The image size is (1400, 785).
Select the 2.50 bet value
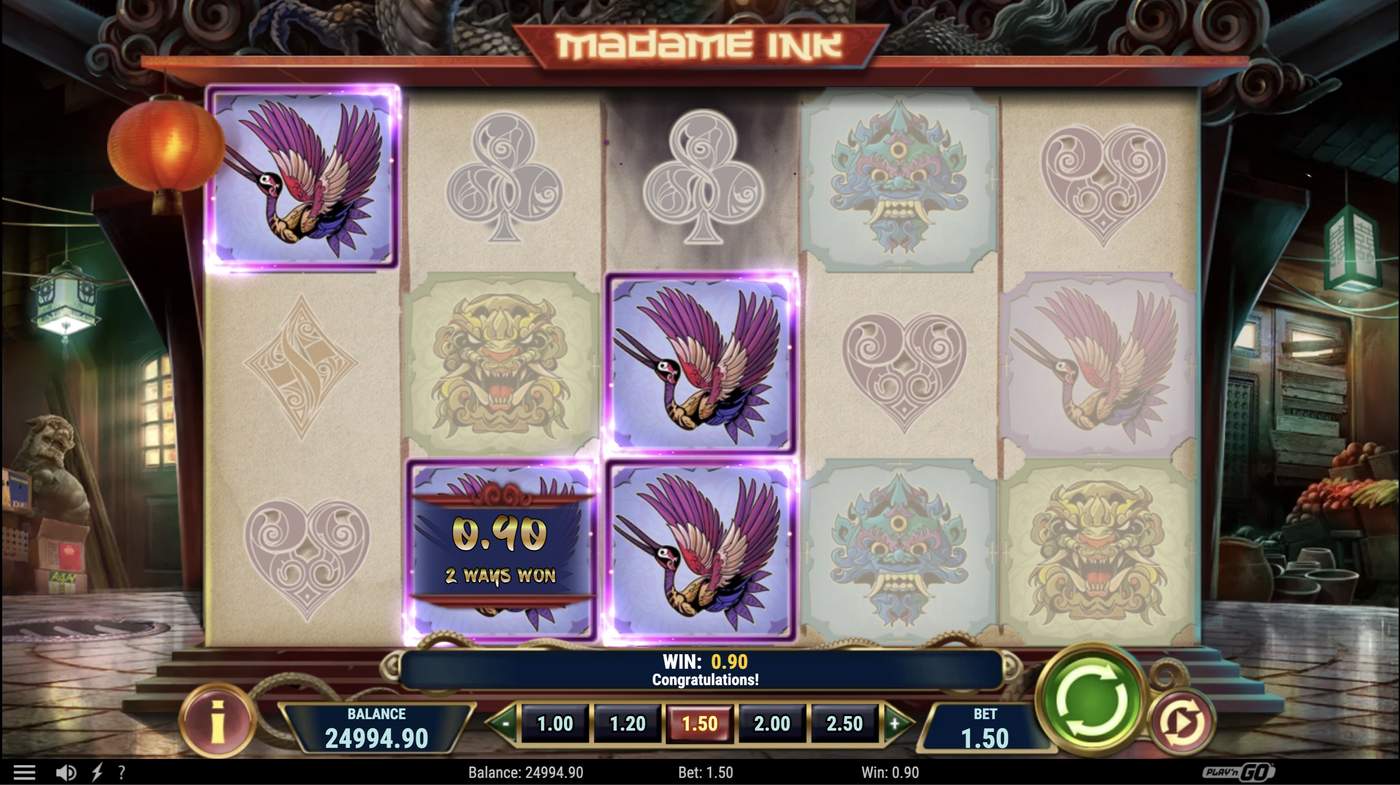coord(845,722)
